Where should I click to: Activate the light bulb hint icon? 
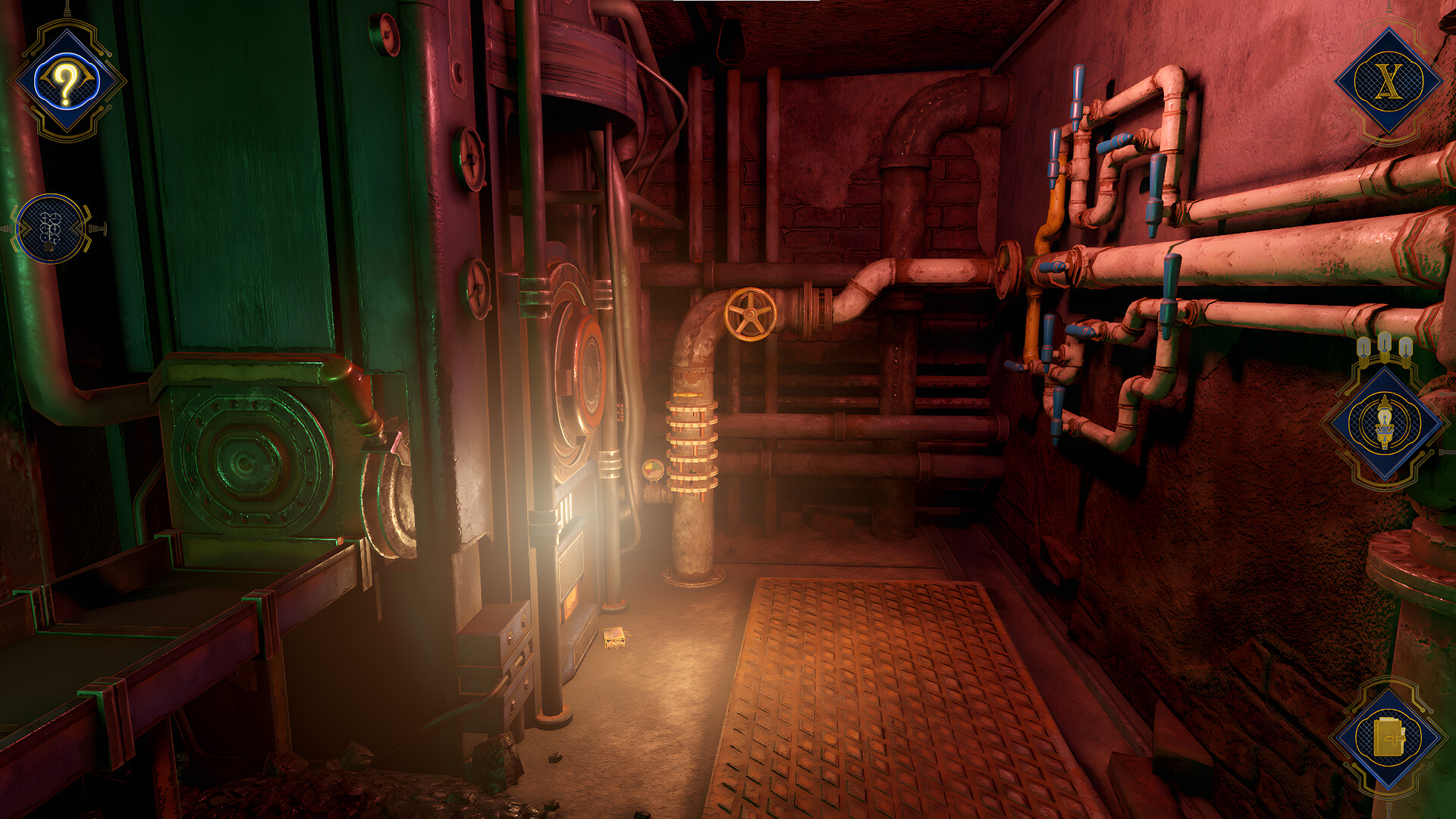coord(1385,423)
